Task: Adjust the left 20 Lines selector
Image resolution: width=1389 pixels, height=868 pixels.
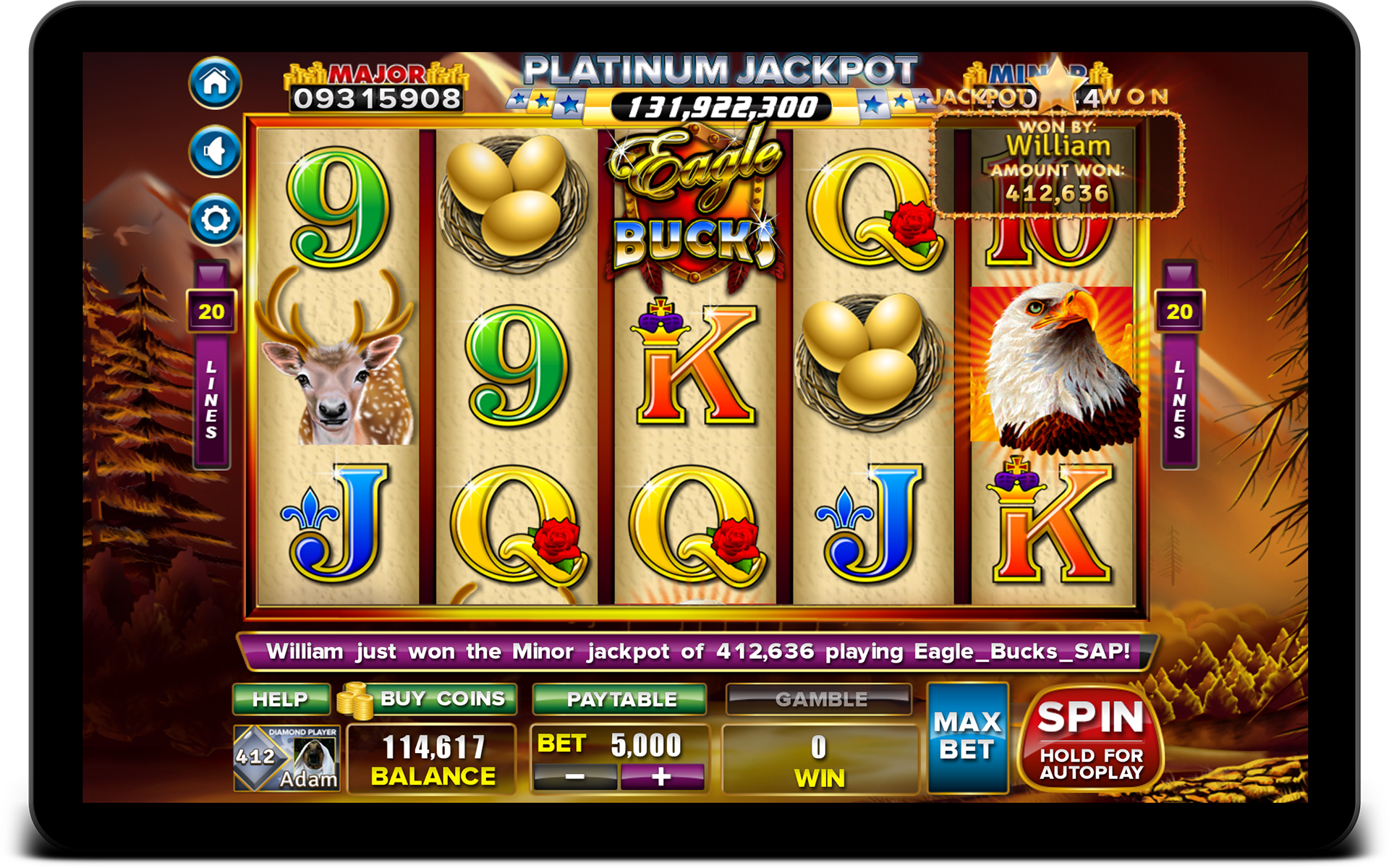Action: pos(211,312)
